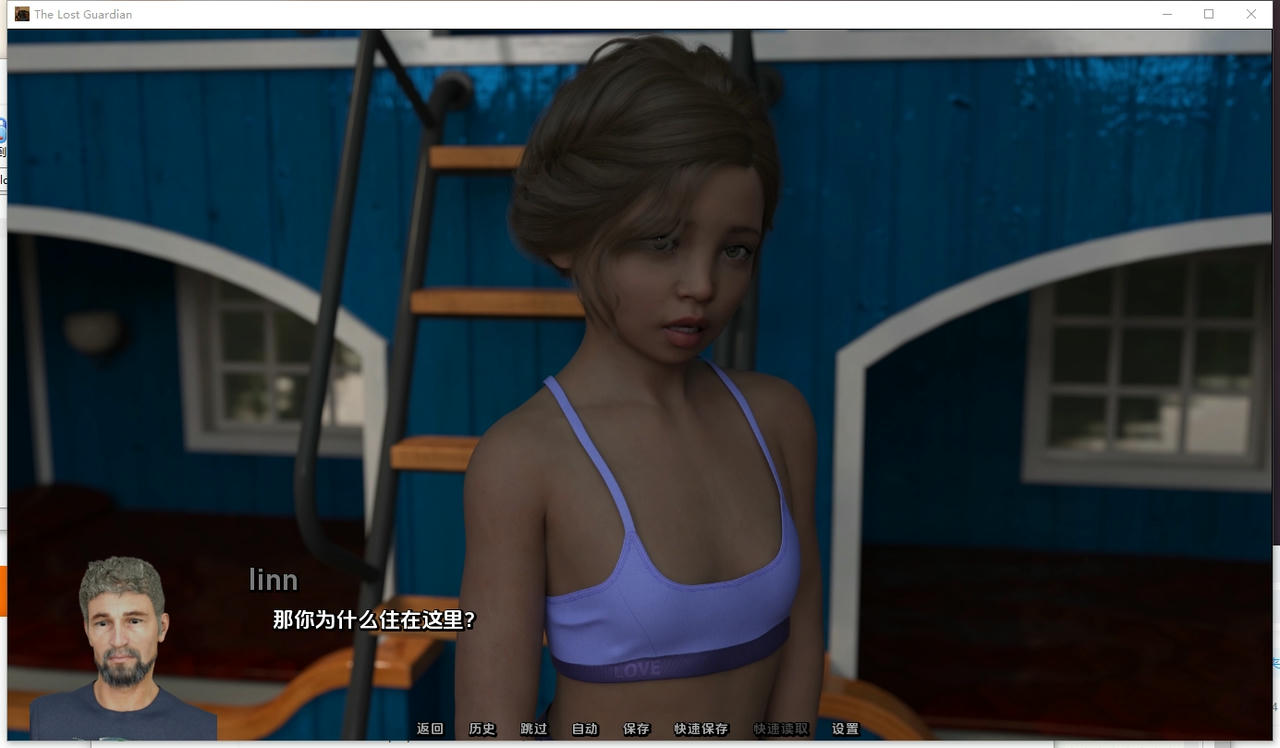This screenshot has width=1280, height=748.
Task: Trigger a 快速保存 quick save
Action: (x=700, y=729)
